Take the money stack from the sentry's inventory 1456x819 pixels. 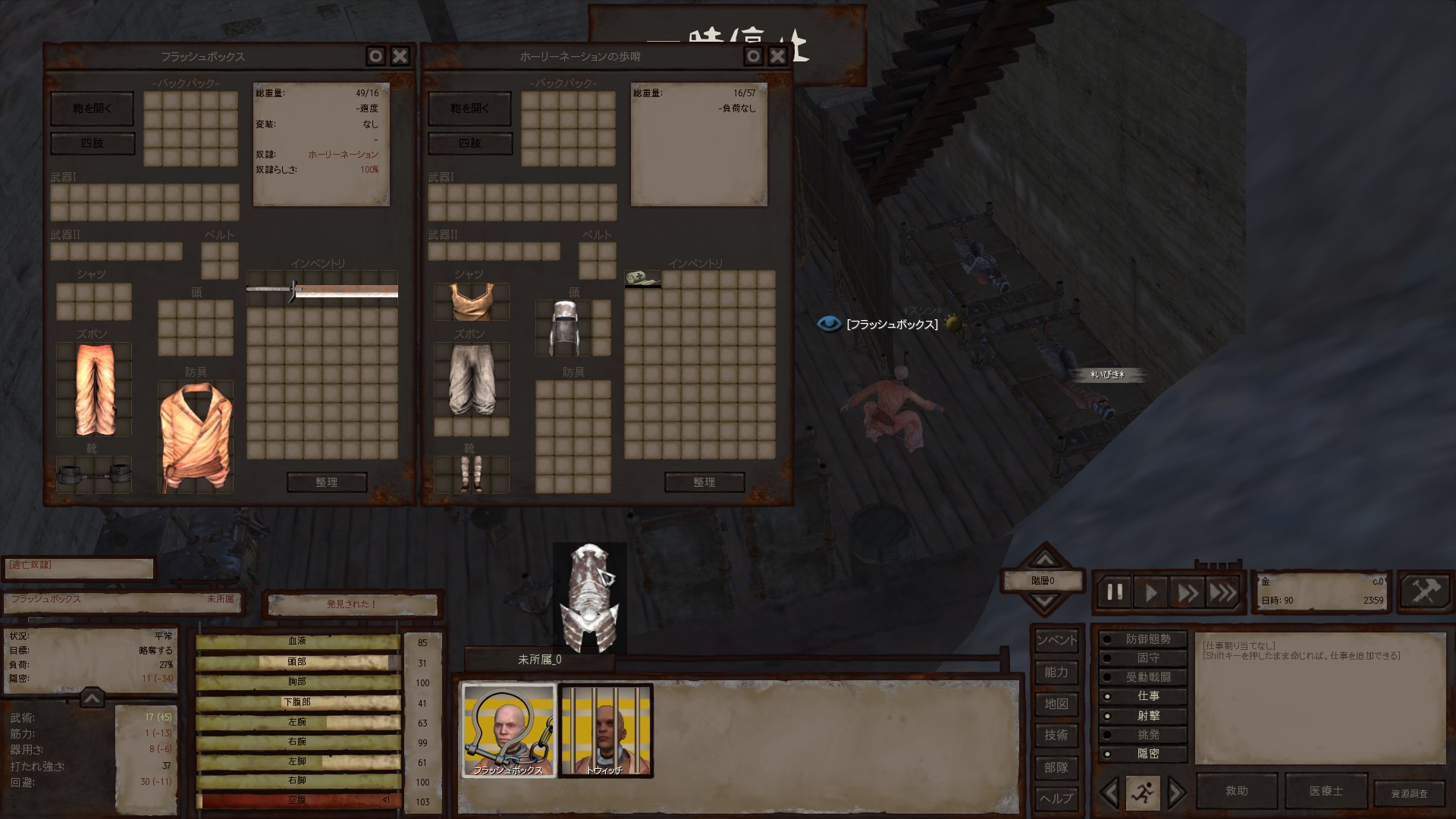[x=642, y=279]
